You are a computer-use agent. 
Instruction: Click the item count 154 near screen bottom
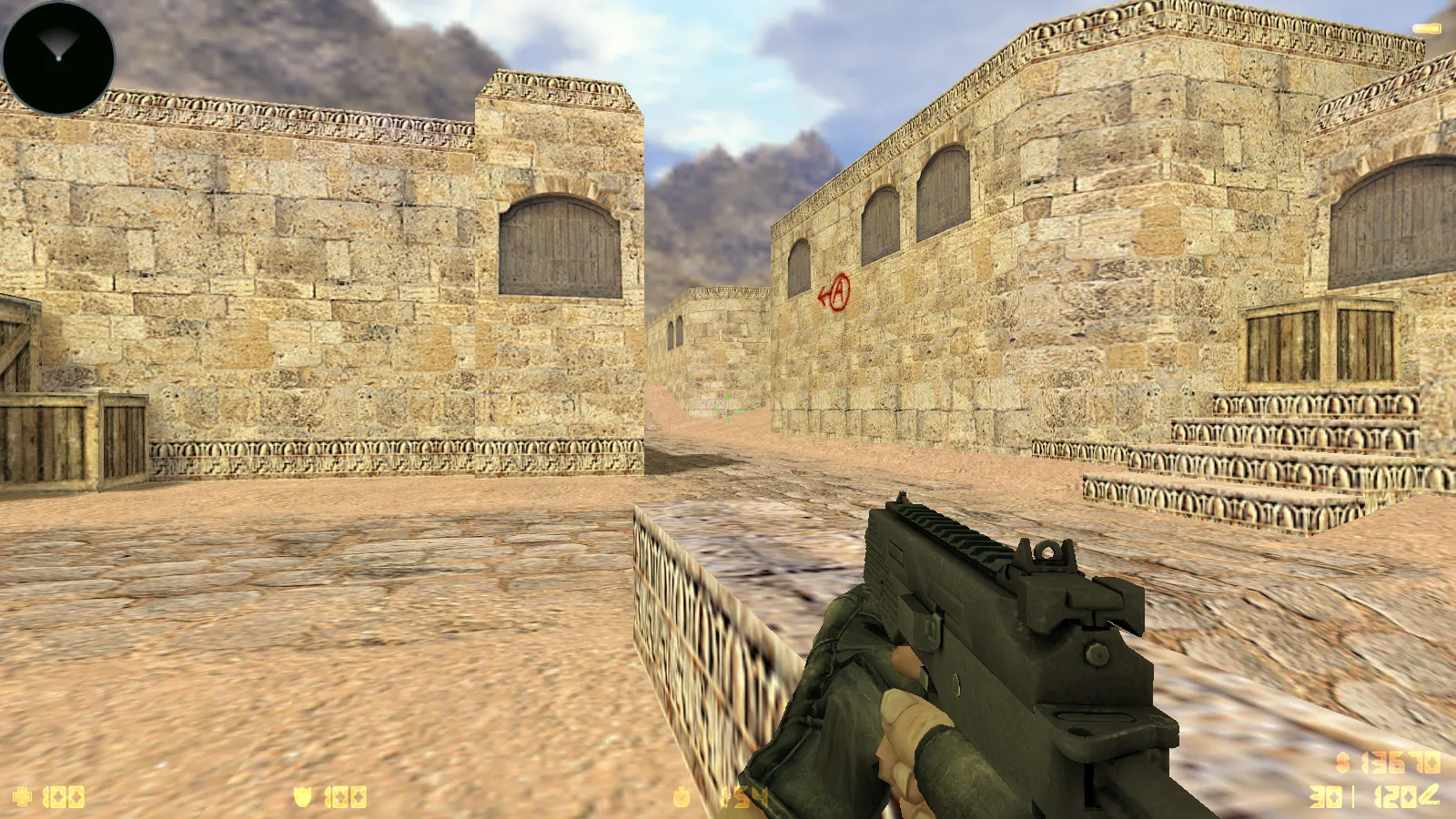tap(746, 794)
